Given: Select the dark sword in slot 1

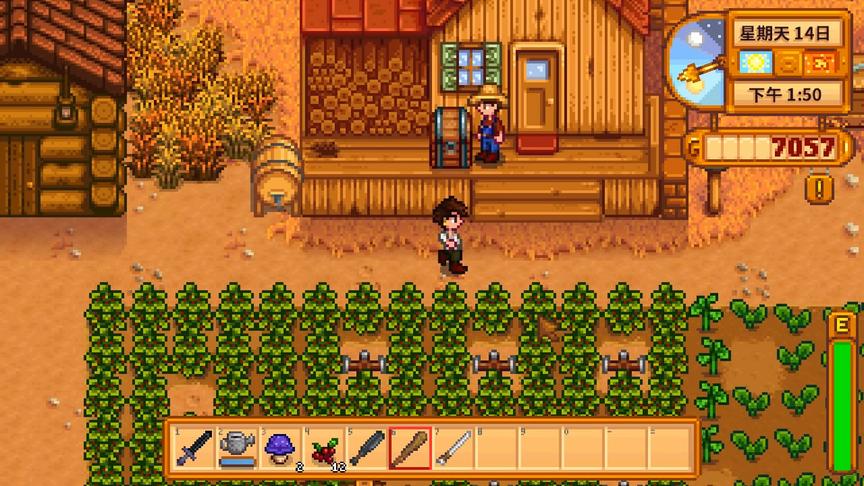Looking at the screenshot, I should tap(193, 448).
